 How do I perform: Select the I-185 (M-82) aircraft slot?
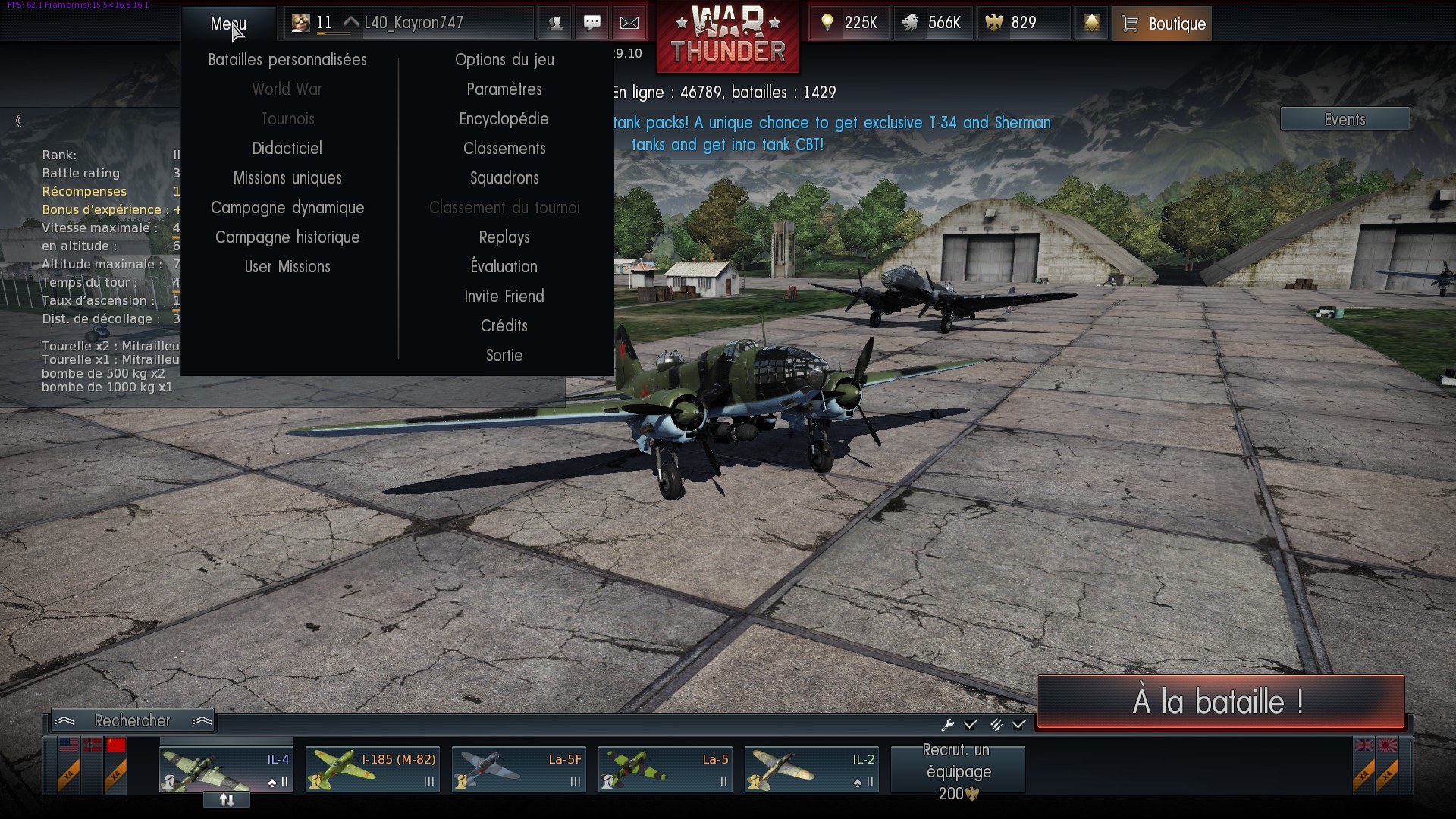pos(372,769)
